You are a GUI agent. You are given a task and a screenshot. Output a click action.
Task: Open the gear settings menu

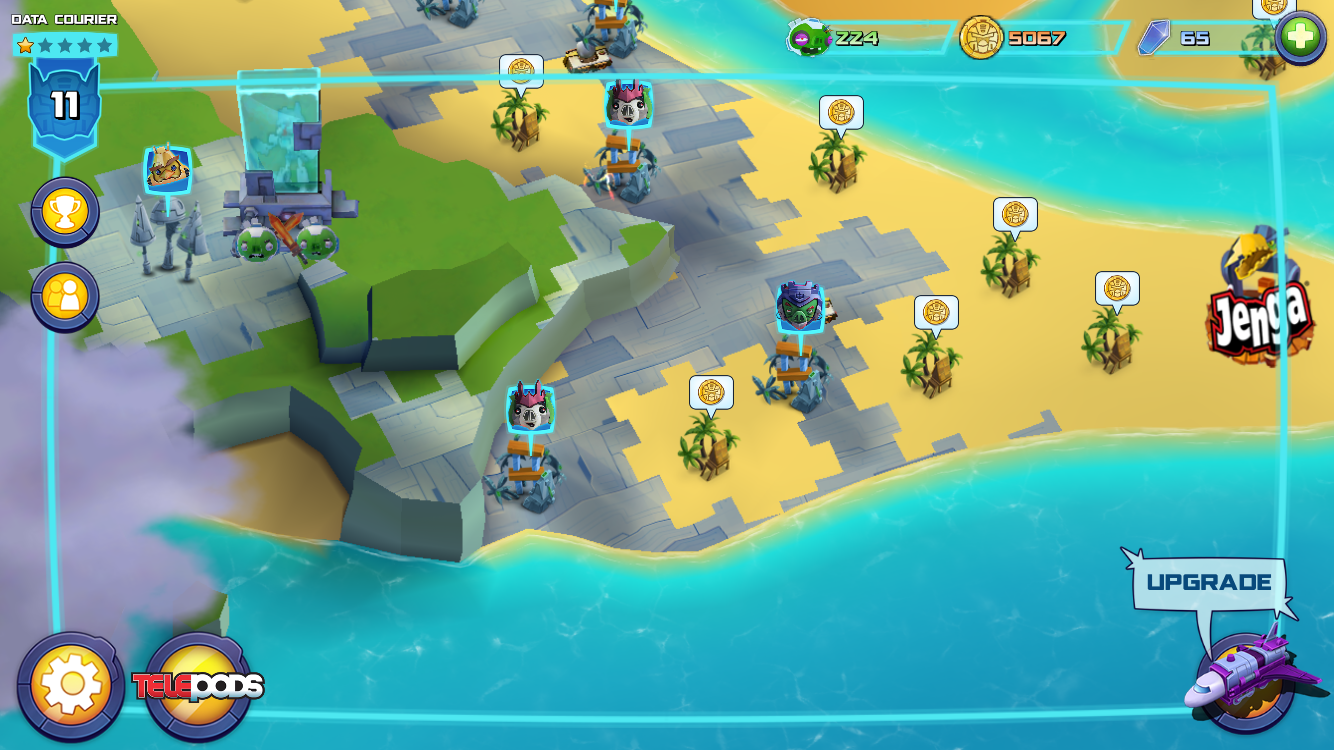71,686
